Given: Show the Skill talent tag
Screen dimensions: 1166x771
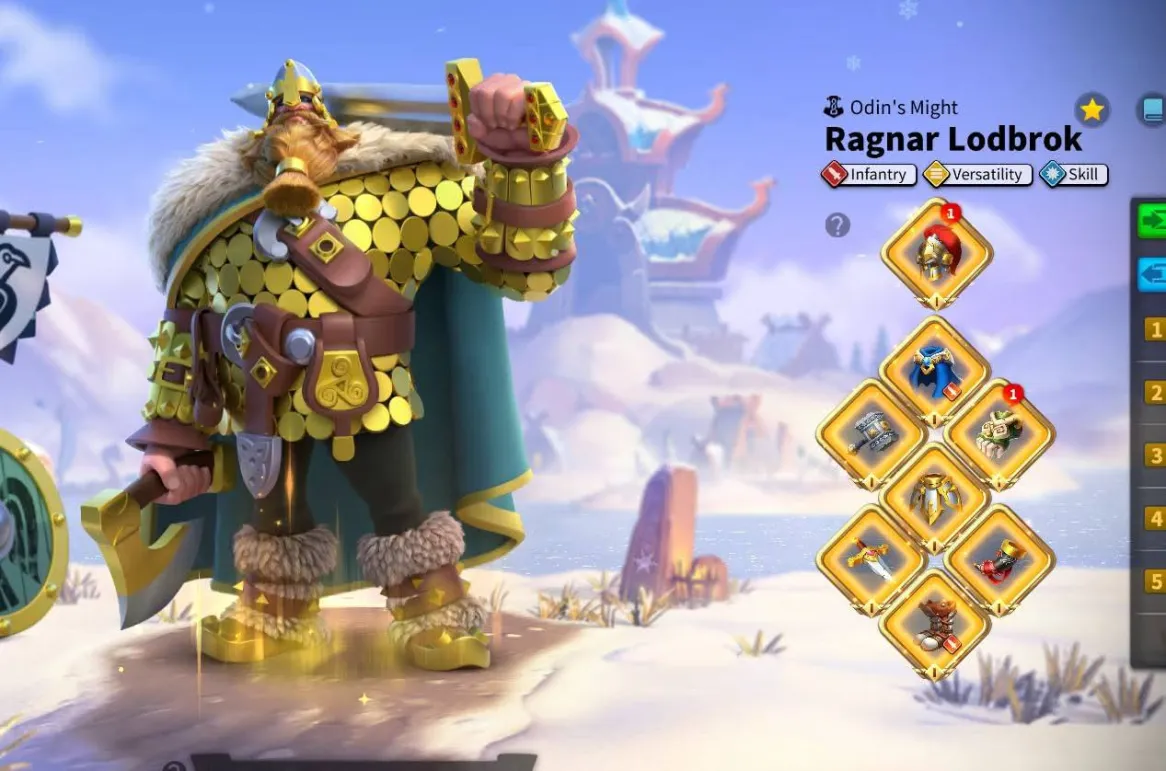Looking at the screenshot, I should click(x=1073, y=175).
